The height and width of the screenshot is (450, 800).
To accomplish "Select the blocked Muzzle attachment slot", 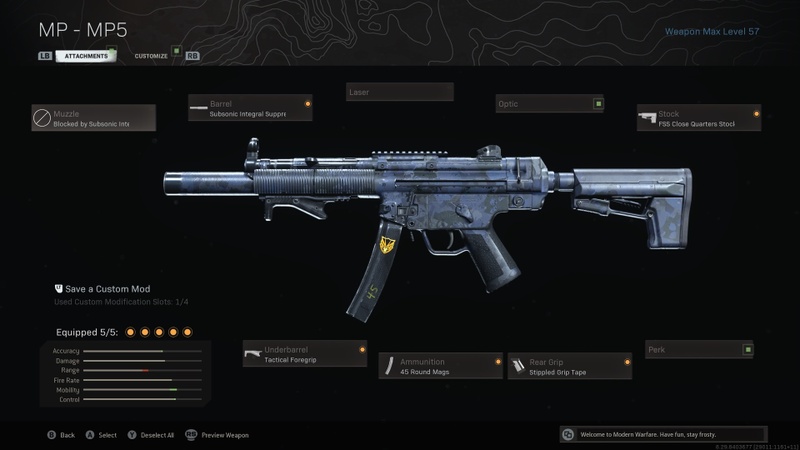I will pos(93,119).
